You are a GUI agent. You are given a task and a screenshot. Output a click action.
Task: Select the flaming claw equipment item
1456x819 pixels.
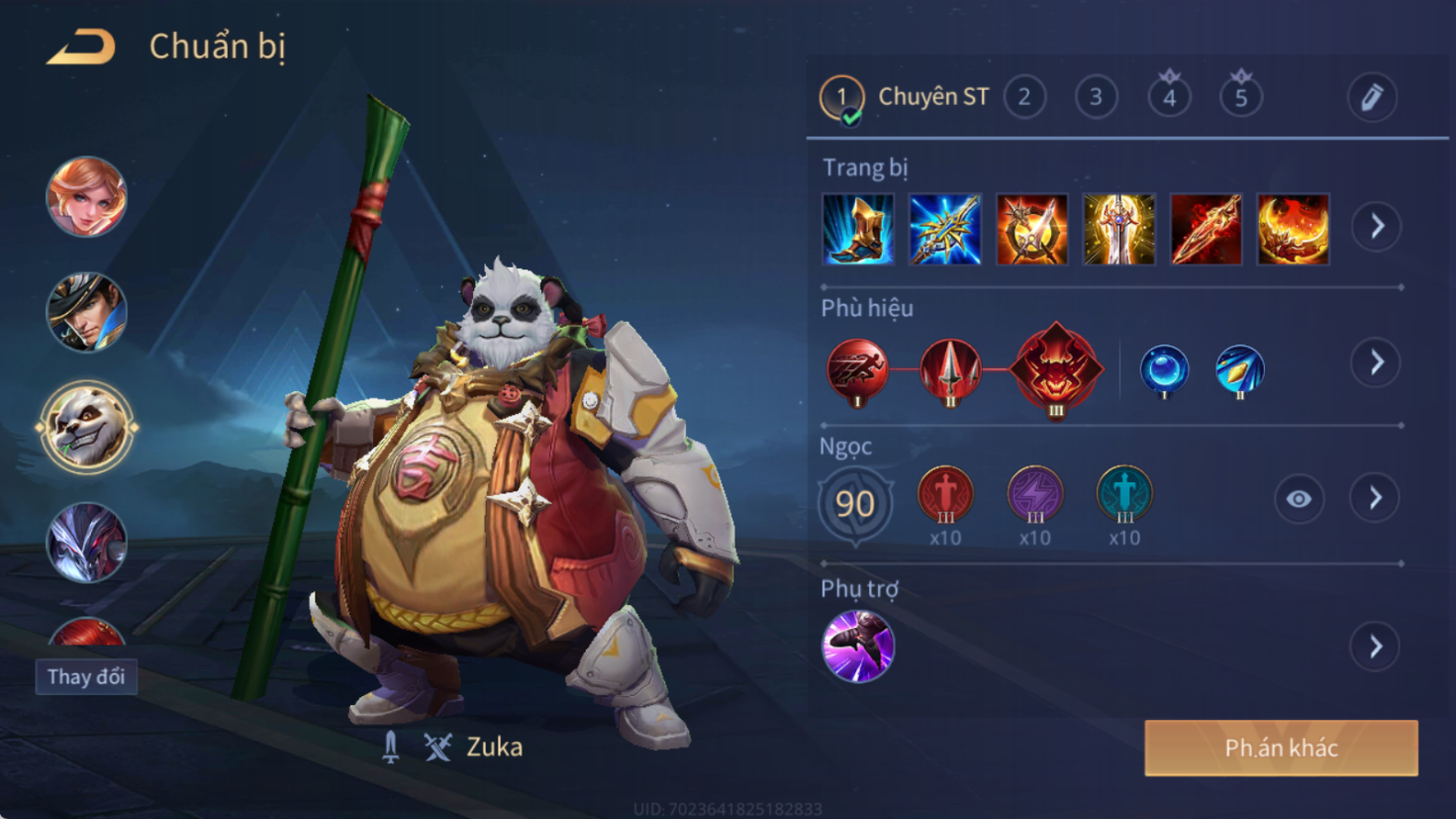pos(1293,230)
